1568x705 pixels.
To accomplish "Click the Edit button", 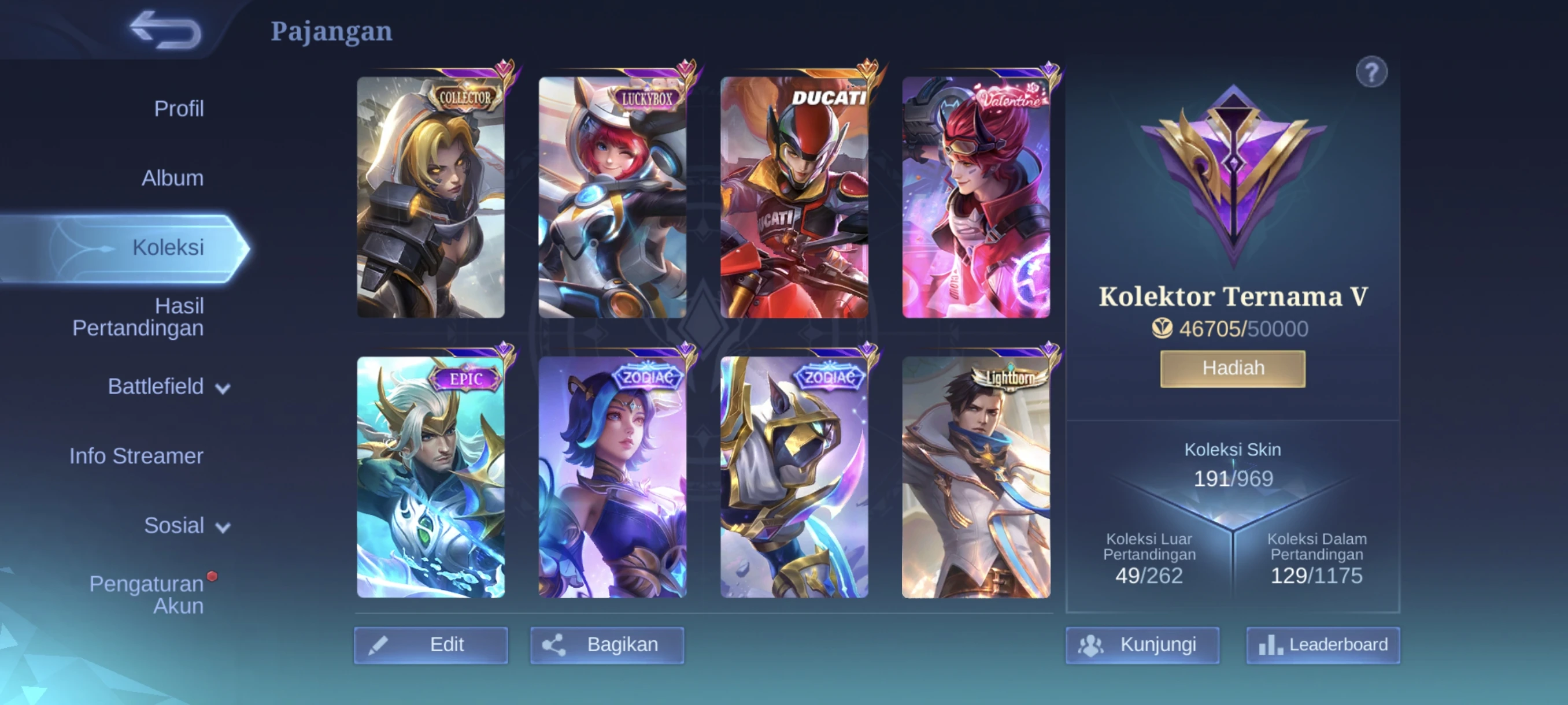I will pyautogui.click(x=431, y=645).
